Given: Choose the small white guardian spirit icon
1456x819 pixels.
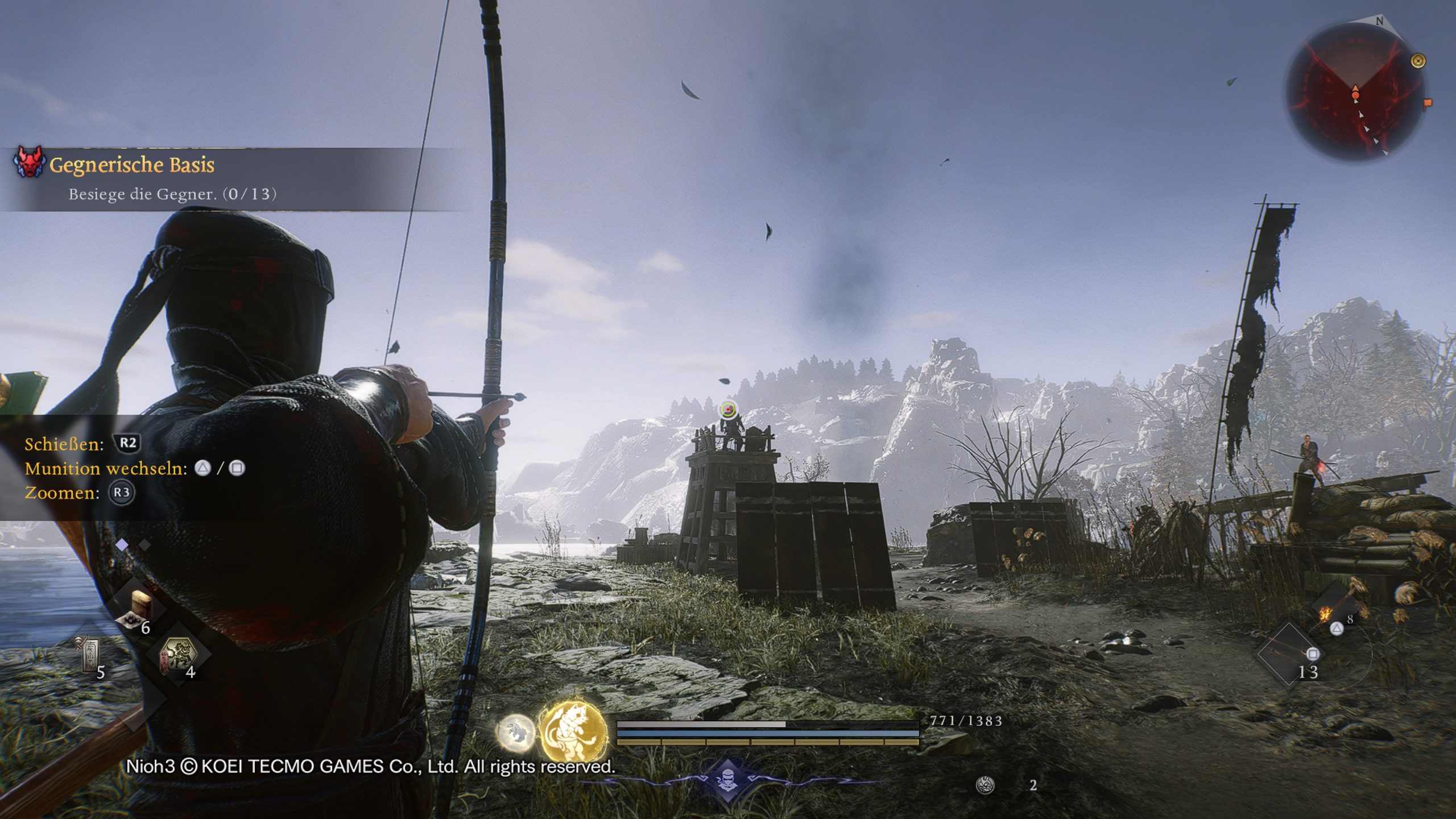Looking at the screenshot, I should pyautogui.click(x=515, y=732).
